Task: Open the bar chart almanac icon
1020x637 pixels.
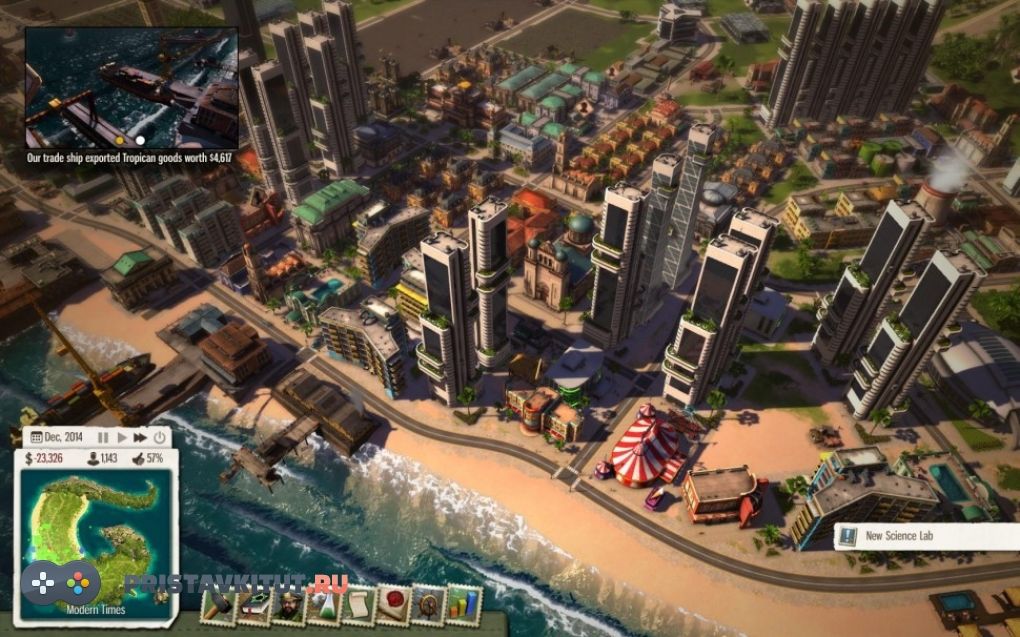Action: pos(463,605)
